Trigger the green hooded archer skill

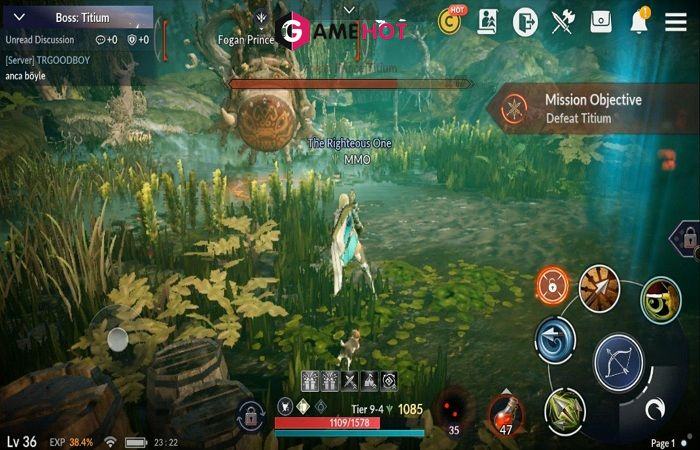pyautogui.click(x=659, y=300)
